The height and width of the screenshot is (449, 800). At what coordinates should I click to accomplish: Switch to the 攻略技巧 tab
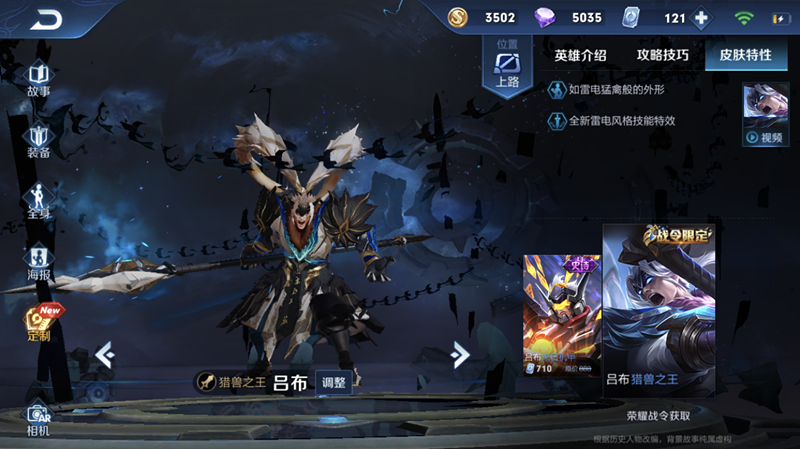pos(662,56)
